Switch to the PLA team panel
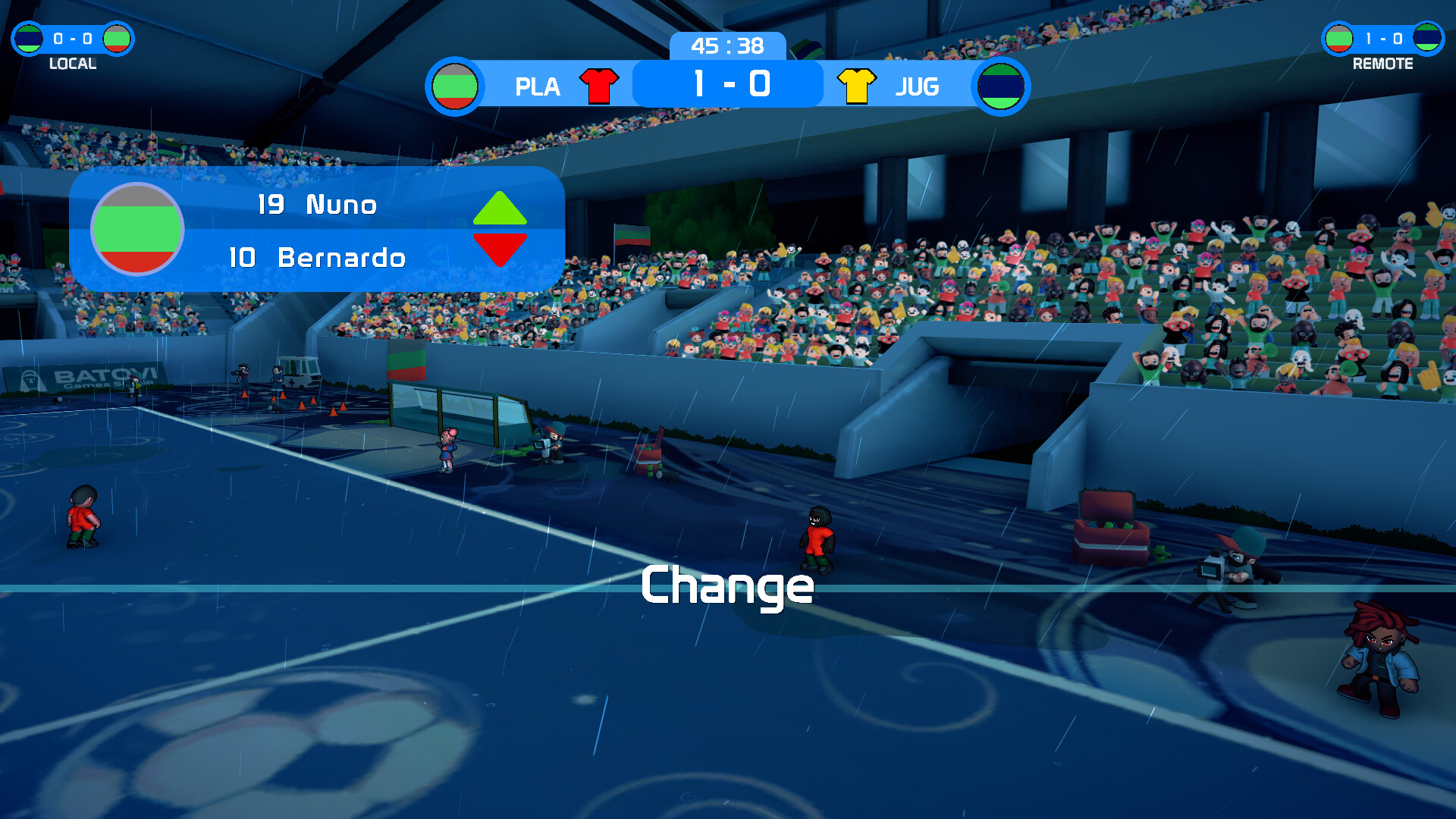This screenshot has height=819, width=1456. pos(538,86)
